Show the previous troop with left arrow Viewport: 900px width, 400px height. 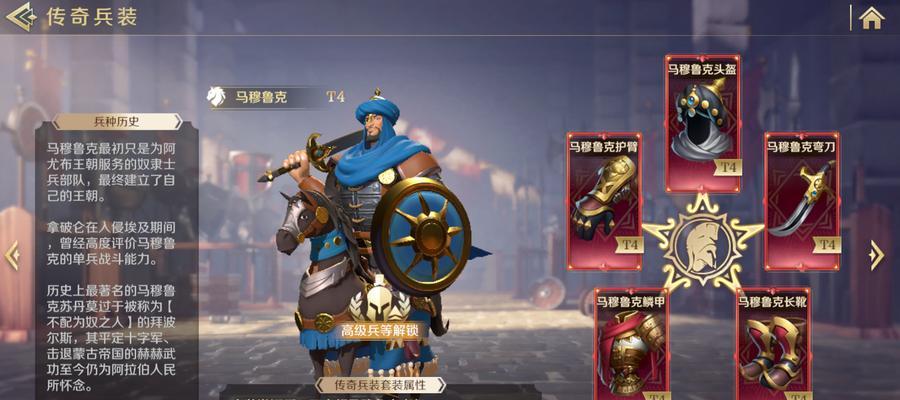[12, 255]
